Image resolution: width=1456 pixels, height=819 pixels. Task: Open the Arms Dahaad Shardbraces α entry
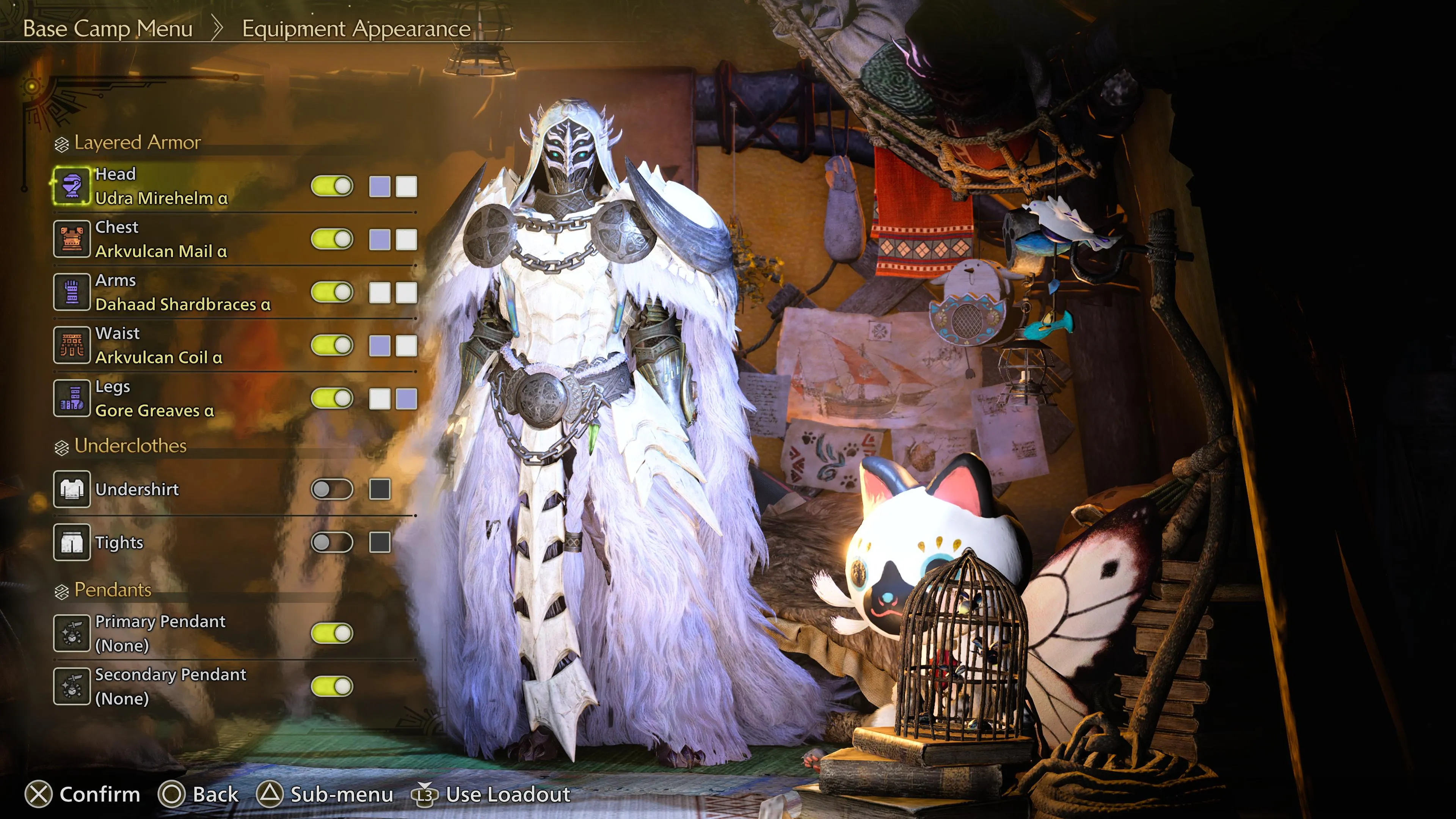coord(182,292)
